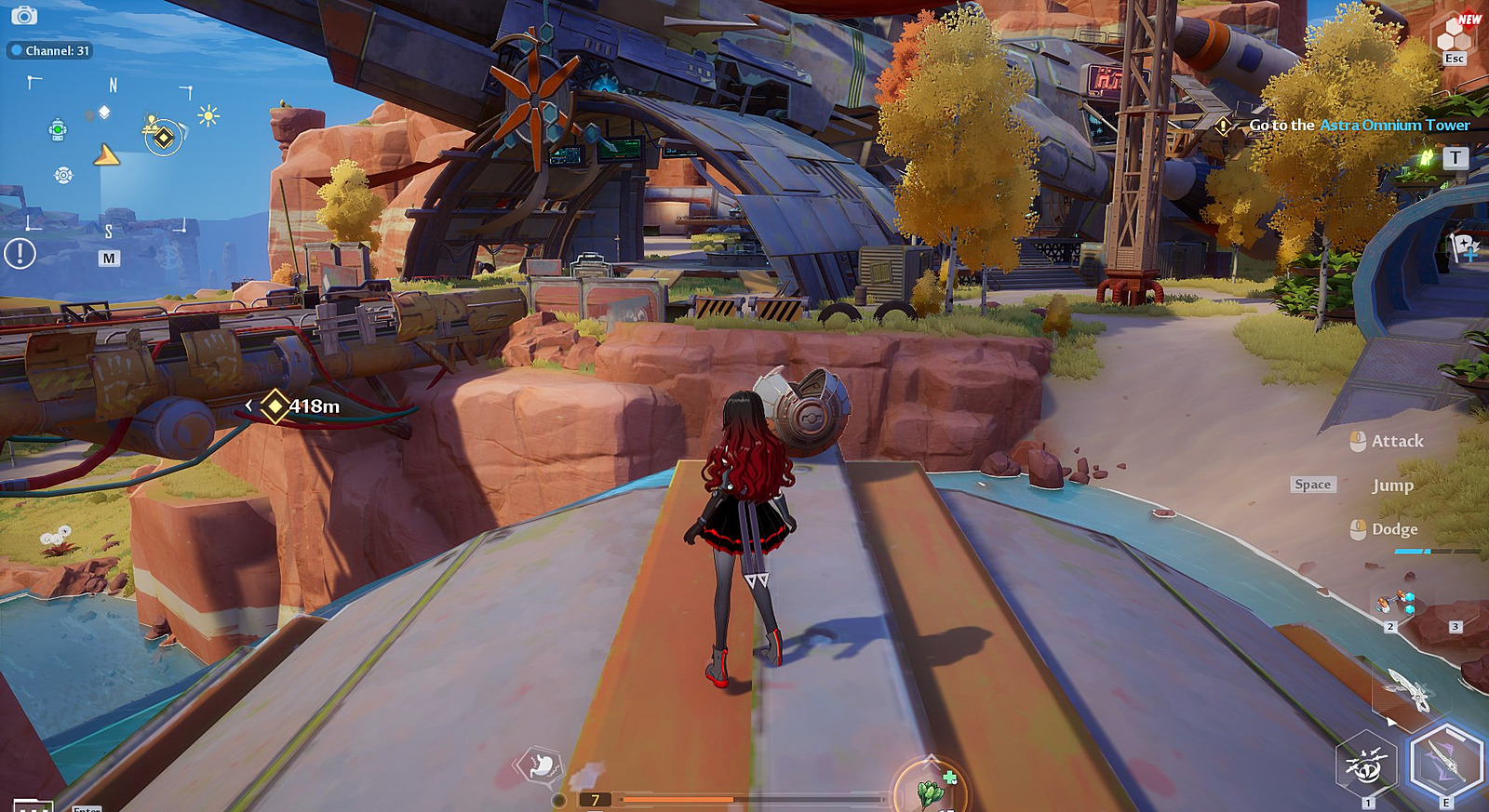Click the stomach satiety icon
The height and width of the screenshot is (812, 1489).
point(542,766)
